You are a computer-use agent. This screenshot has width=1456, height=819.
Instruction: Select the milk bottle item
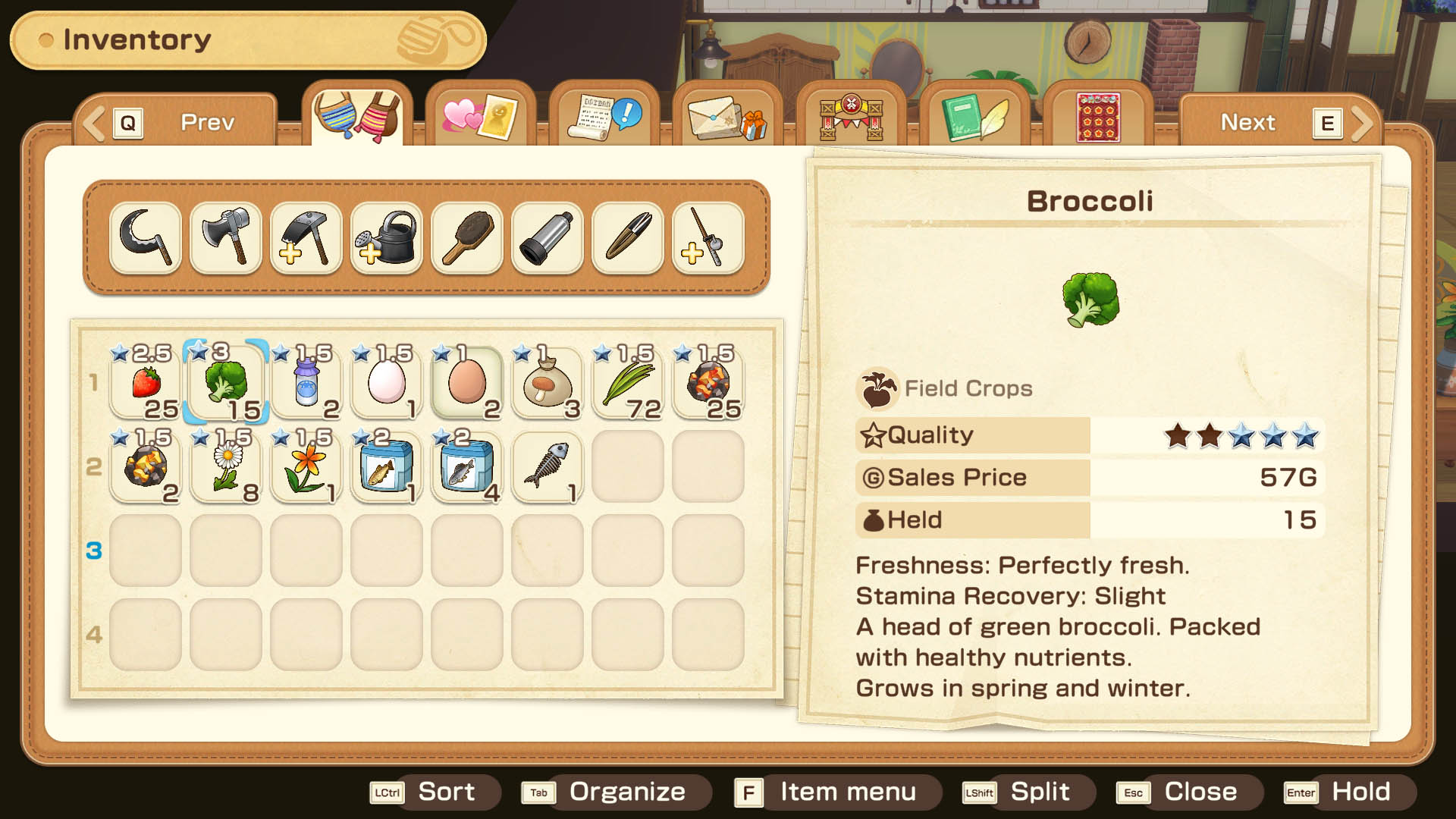[306, 382]
